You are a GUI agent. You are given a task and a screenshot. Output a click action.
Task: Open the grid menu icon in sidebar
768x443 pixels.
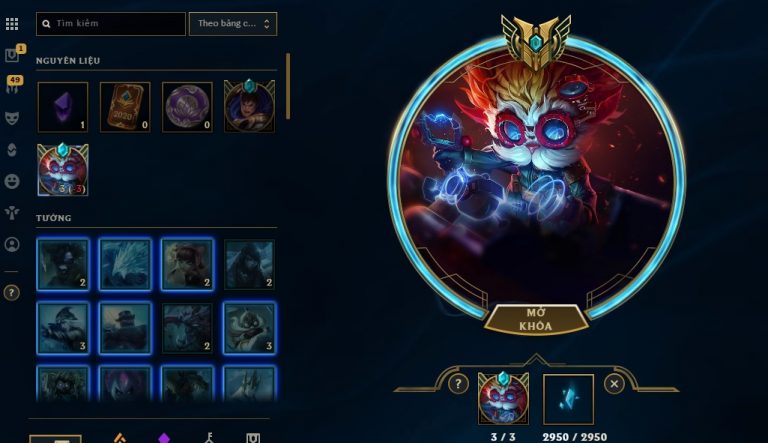(x=12, y=23)
